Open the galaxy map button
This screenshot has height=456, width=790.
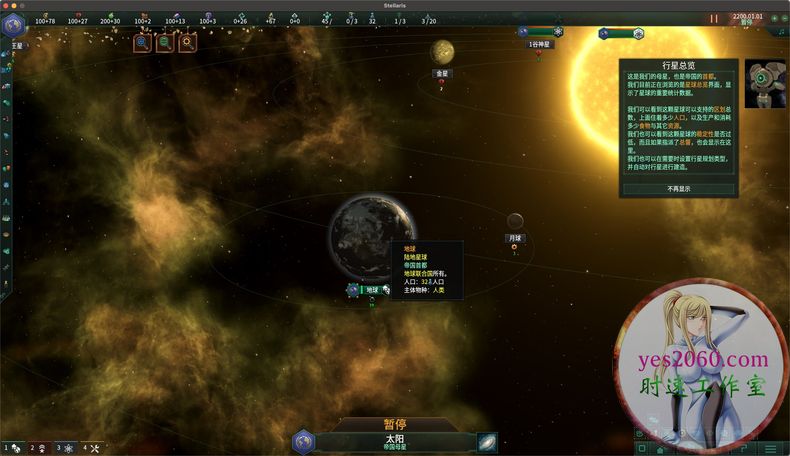(x=487, y=441)
